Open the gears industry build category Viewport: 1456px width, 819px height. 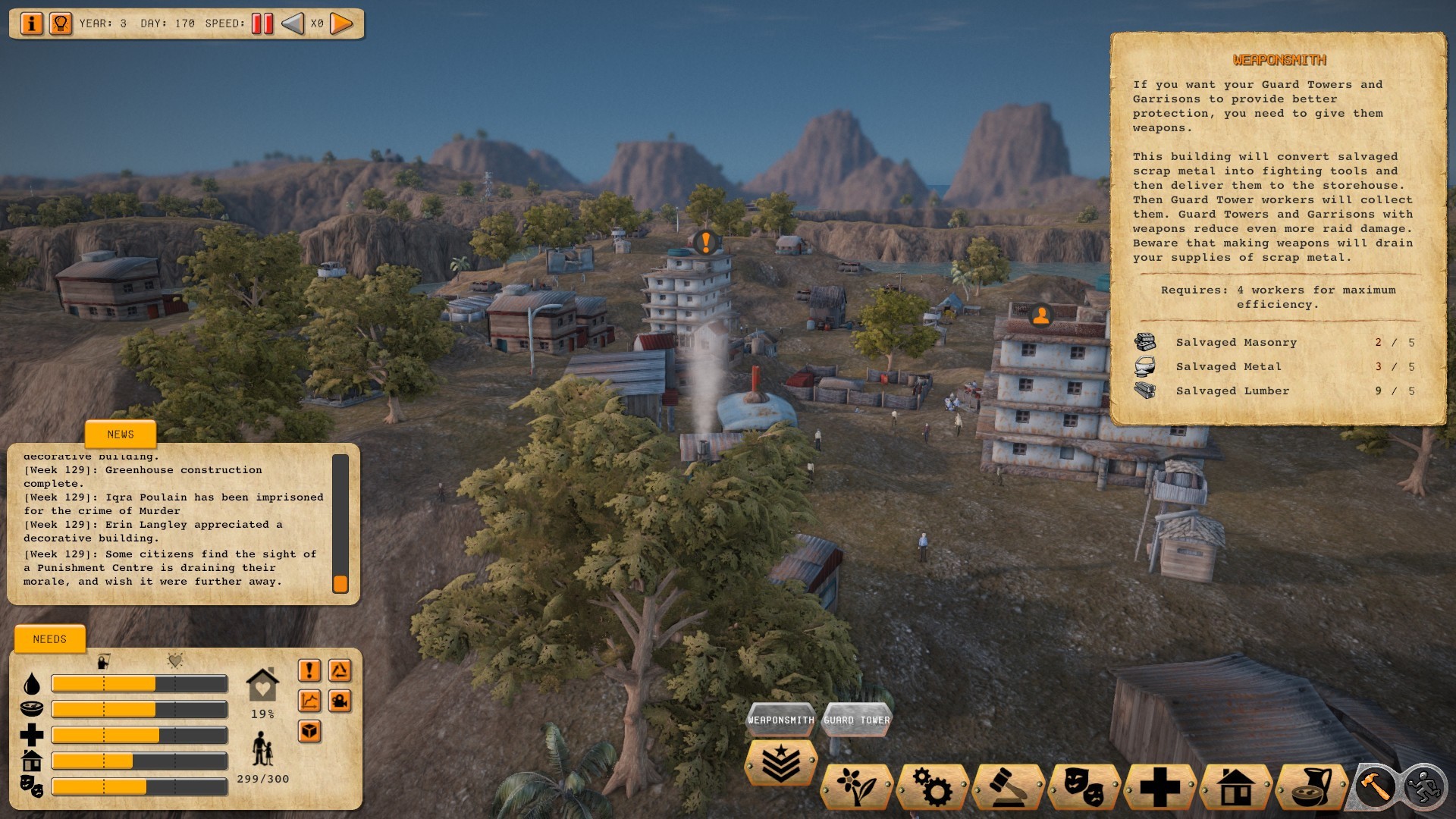(x=932, y=787)
